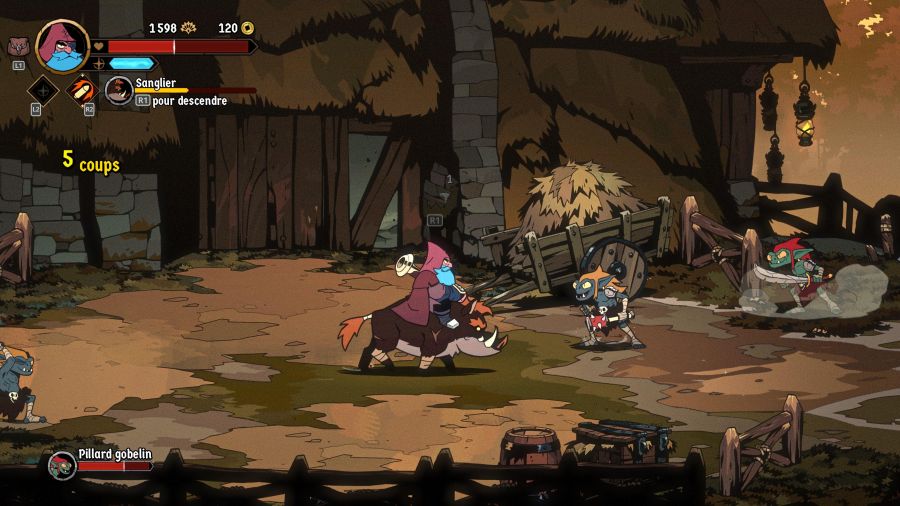Click the hooded hero portrait
The width and height of the screenshot is (900, 506).
(62, 46)
